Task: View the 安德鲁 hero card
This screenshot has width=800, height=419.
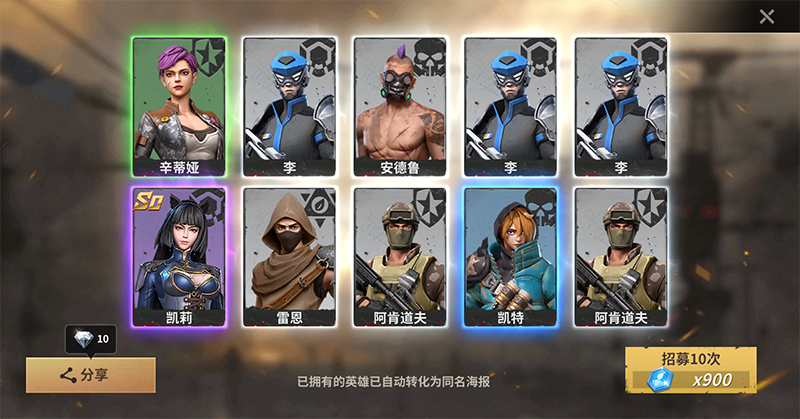Action: click(399, 106)
